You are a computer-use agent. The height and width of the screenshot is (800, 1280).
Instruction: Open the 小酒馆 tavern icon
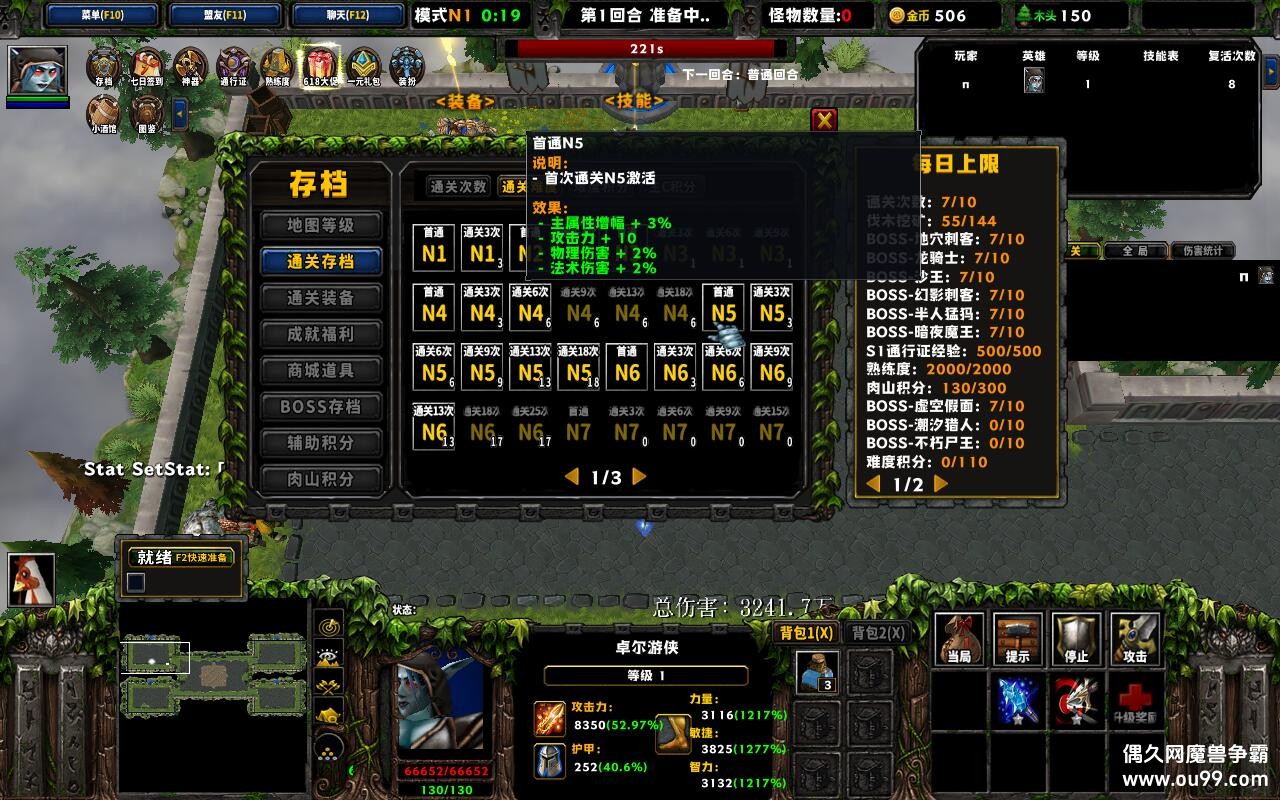tap(105, 110)
